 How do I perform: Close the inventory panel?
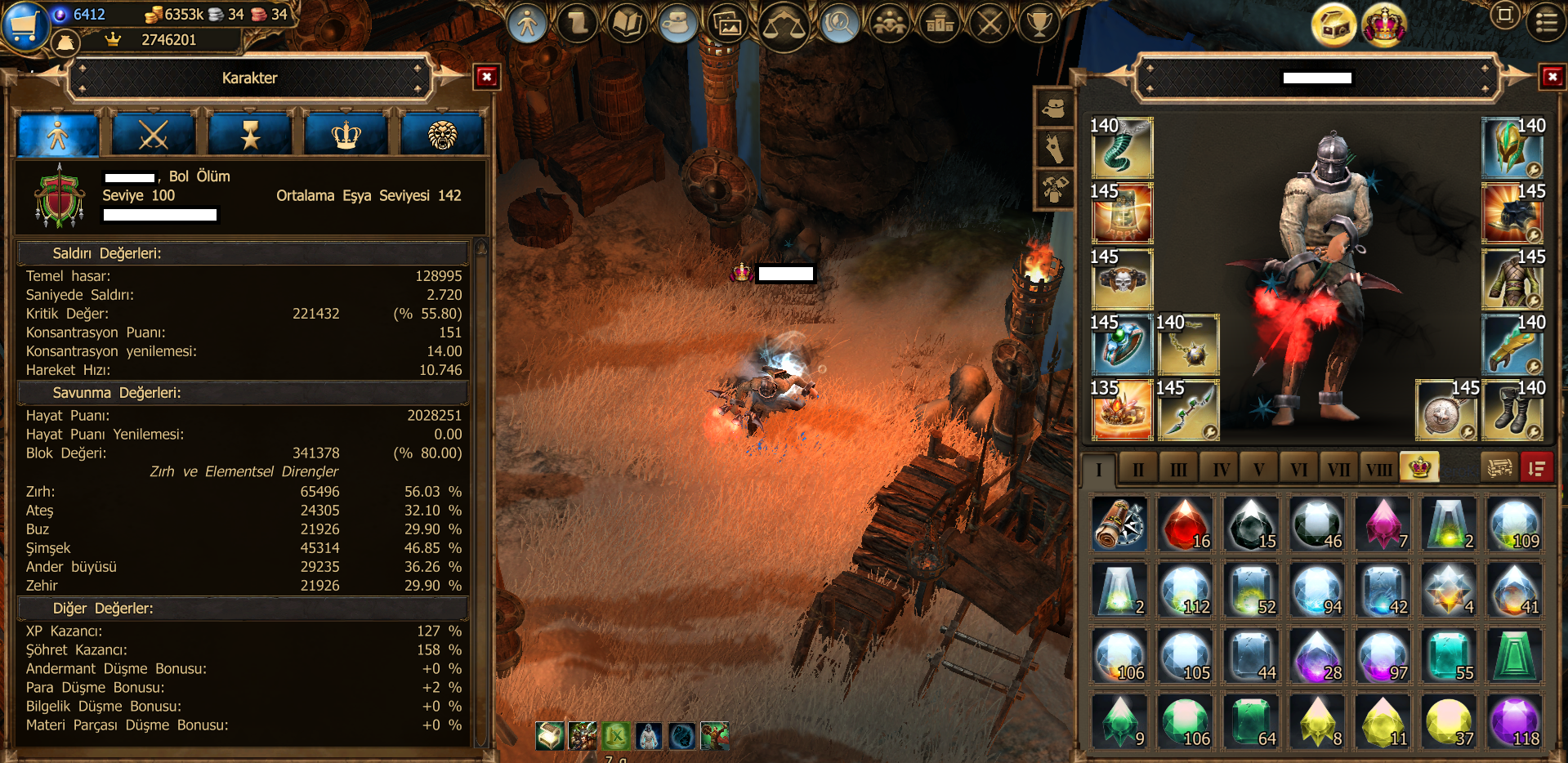point(1552,78)
